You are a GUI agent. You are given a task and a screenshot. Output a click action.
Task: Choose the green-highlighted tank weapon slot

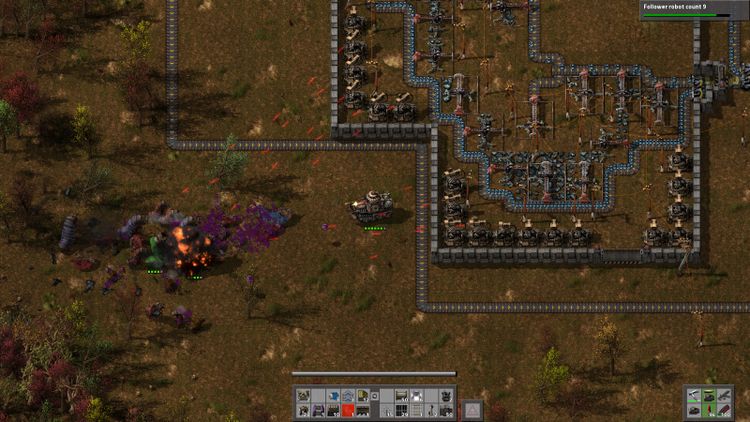tap(710, 396)
